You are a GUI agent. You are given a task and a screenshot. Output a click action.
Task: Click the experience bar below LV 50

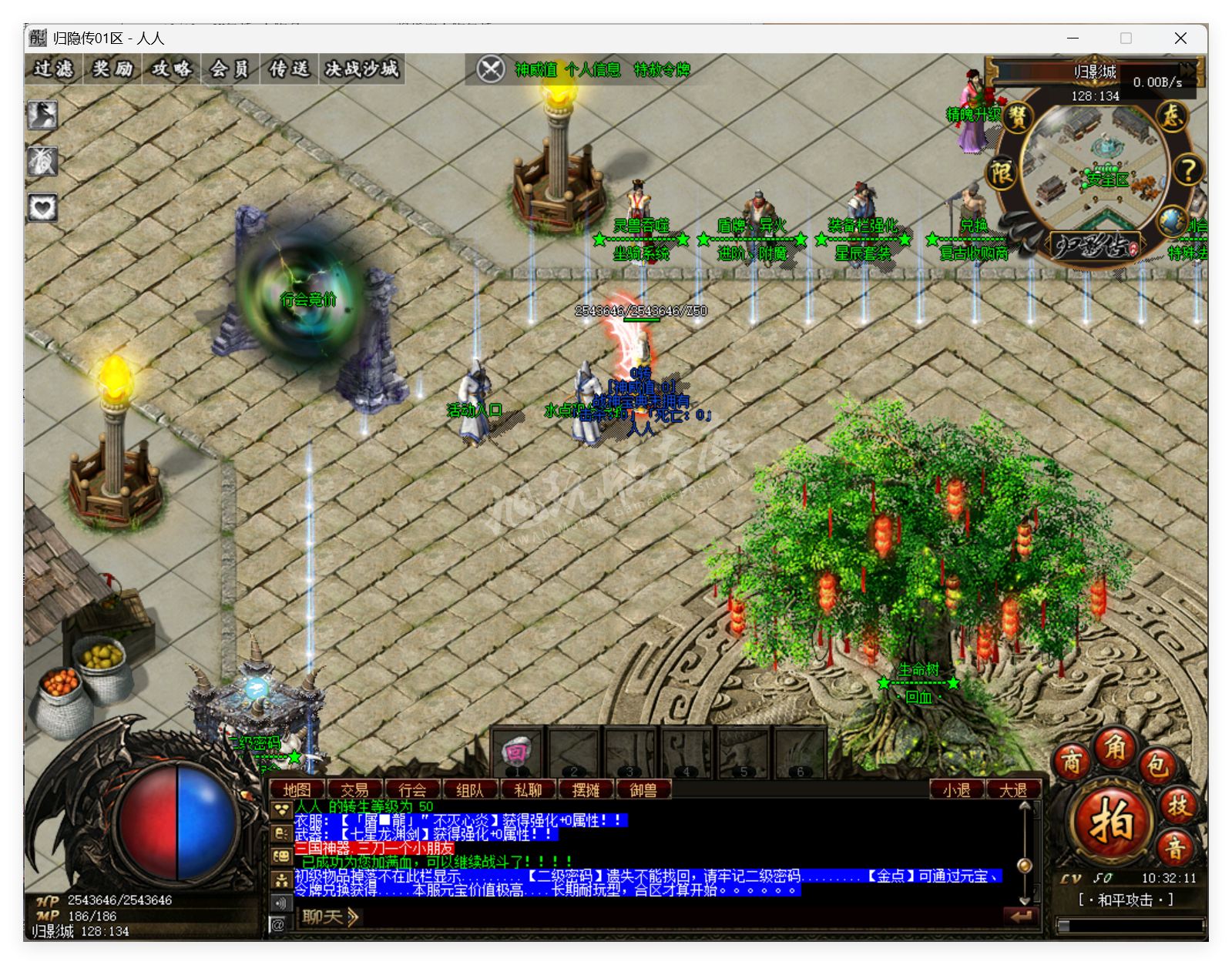pos(1130,925)
